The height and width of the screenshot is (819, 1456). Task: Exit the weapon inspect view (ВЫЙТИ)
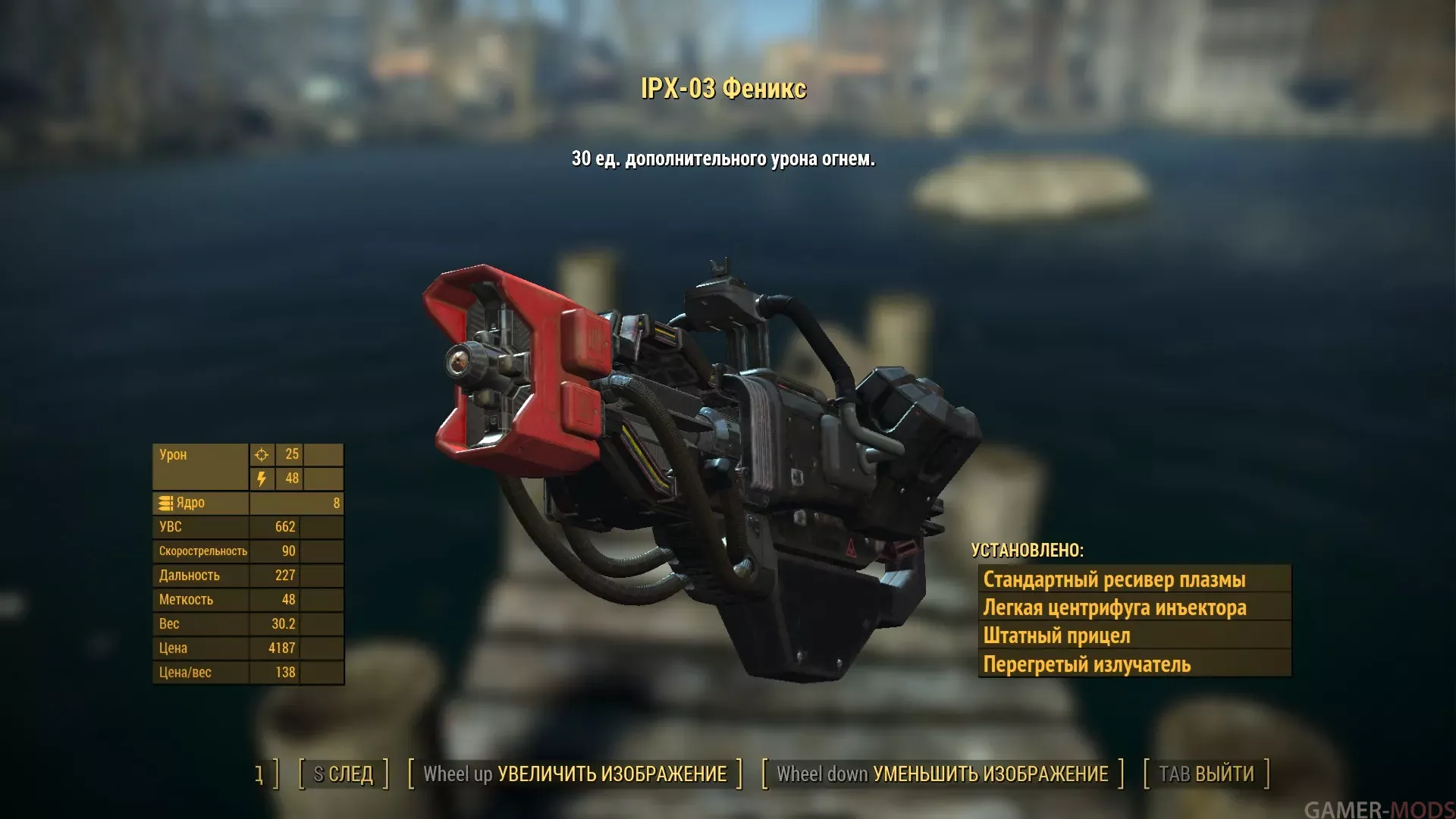1206,774
